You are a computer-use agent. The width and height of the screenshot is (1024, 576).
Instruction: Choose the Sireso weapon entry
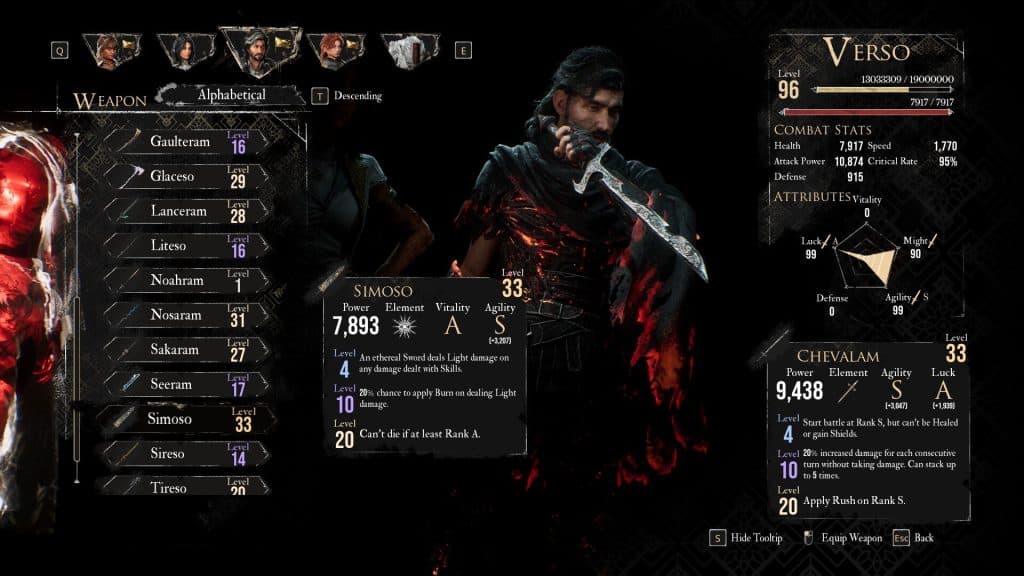coord(185,453)
